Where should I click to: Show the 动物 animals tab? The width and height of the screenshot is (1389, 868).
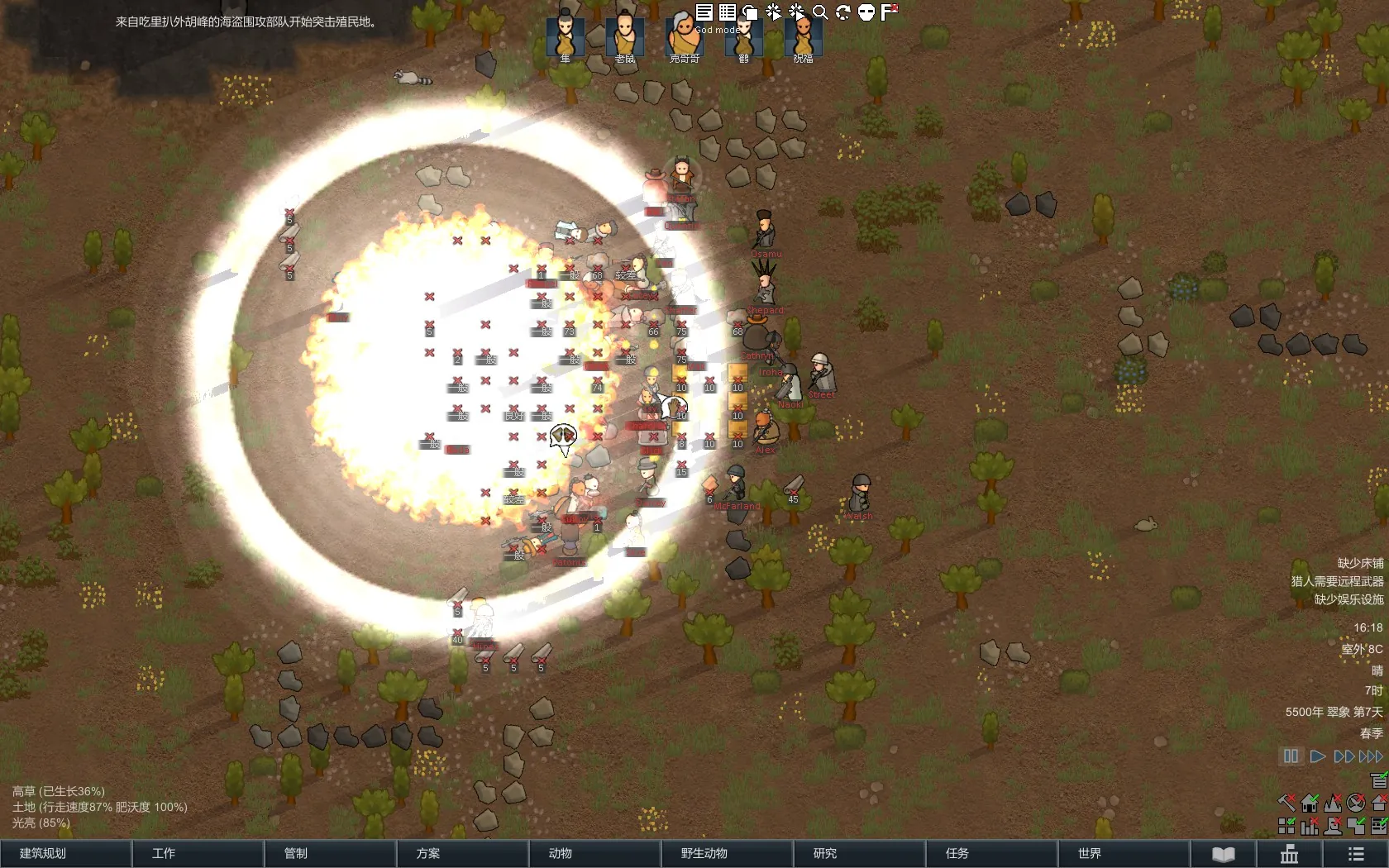pyautogui.click(x=594, y=853)
